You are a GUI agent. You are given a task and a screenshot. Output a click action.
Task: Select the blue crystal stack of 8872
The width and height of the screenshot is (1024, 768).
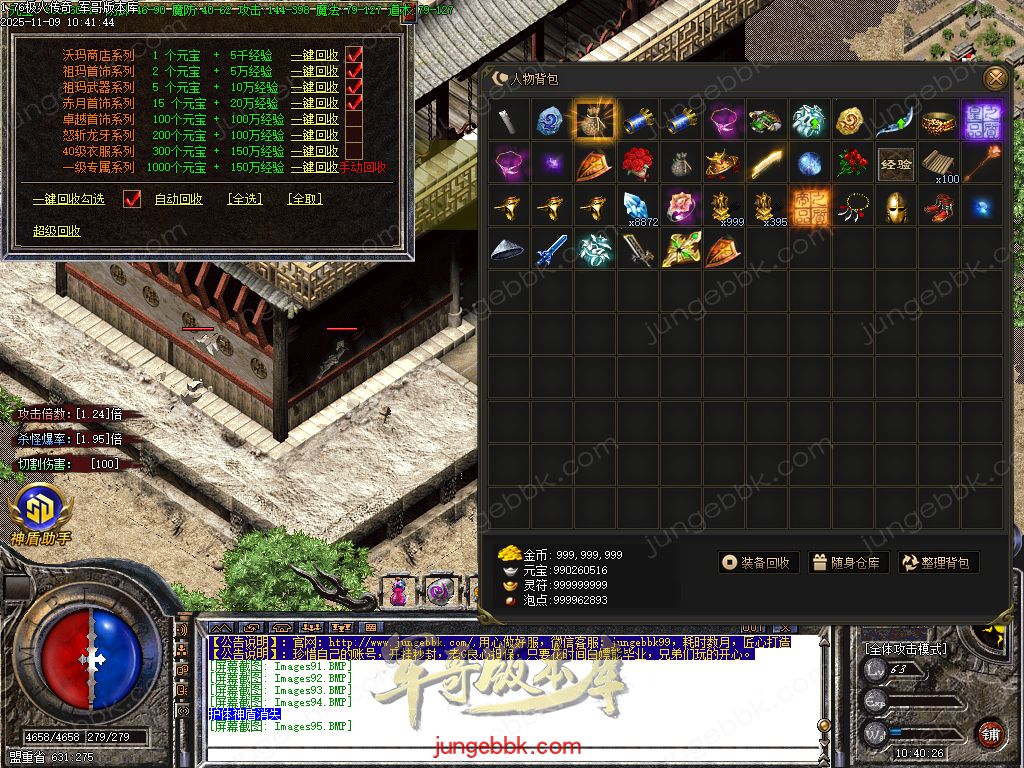[638, 207]
